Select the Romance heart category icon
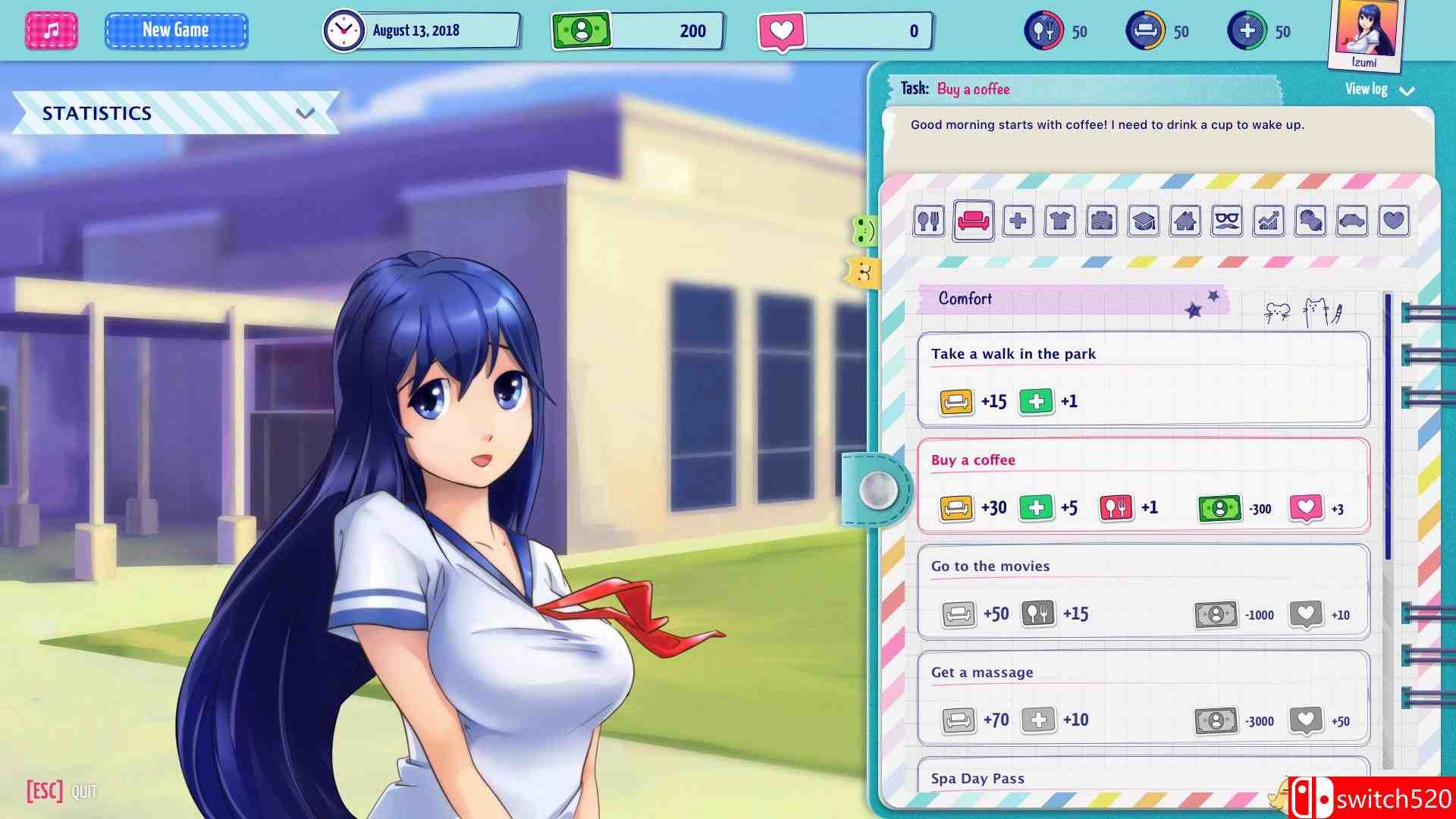The image size is (1456, 819). point(1392,222)
